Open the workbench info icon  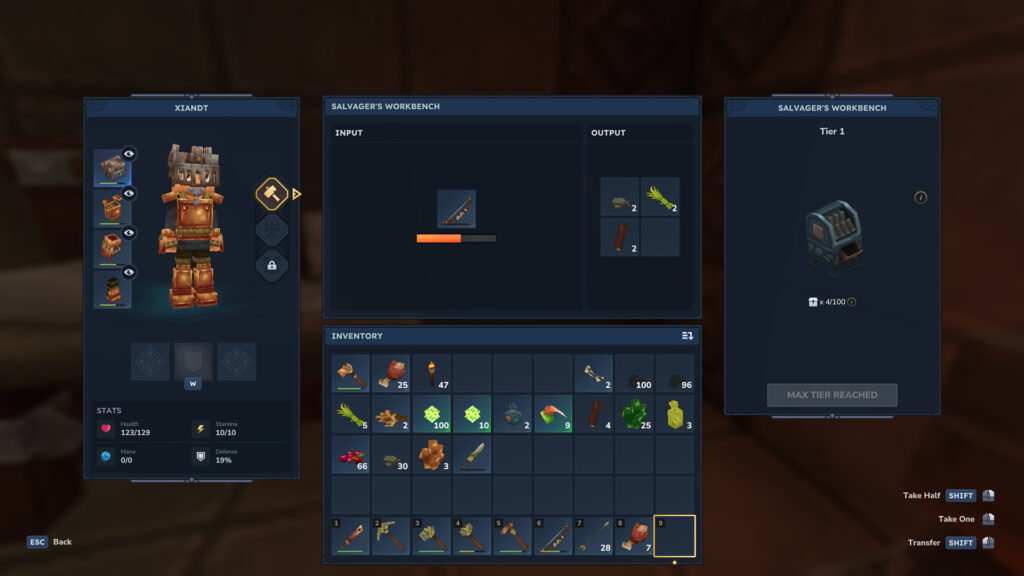coord(920,197)
